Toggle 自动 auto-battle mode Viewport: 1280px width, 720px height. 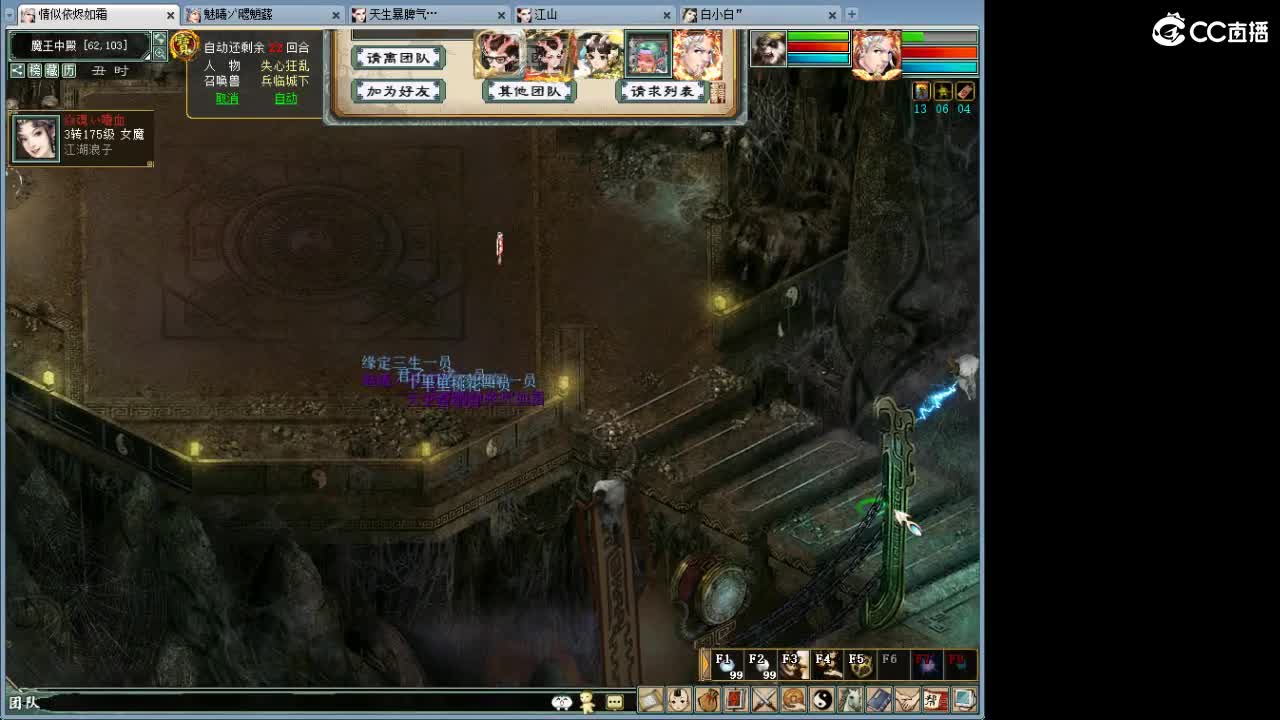click(285, 99)
